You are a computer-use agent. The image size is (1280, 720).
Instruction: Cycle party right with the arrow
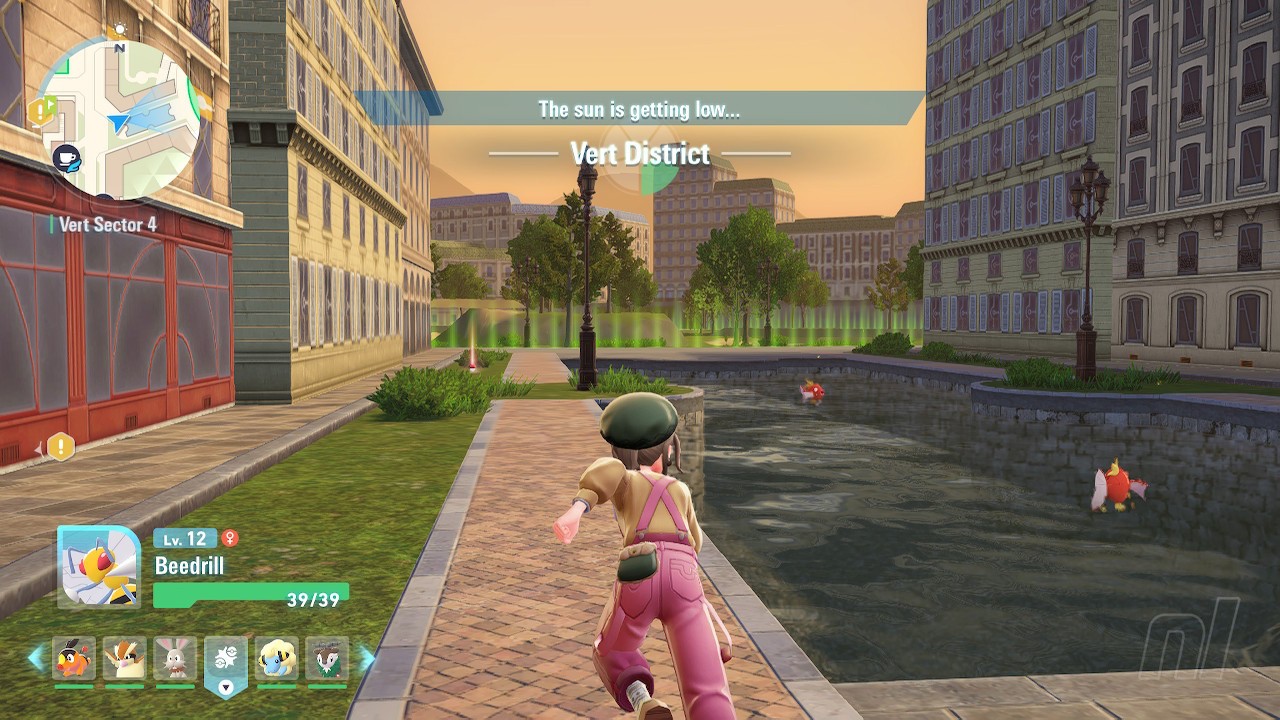(367, 658)
